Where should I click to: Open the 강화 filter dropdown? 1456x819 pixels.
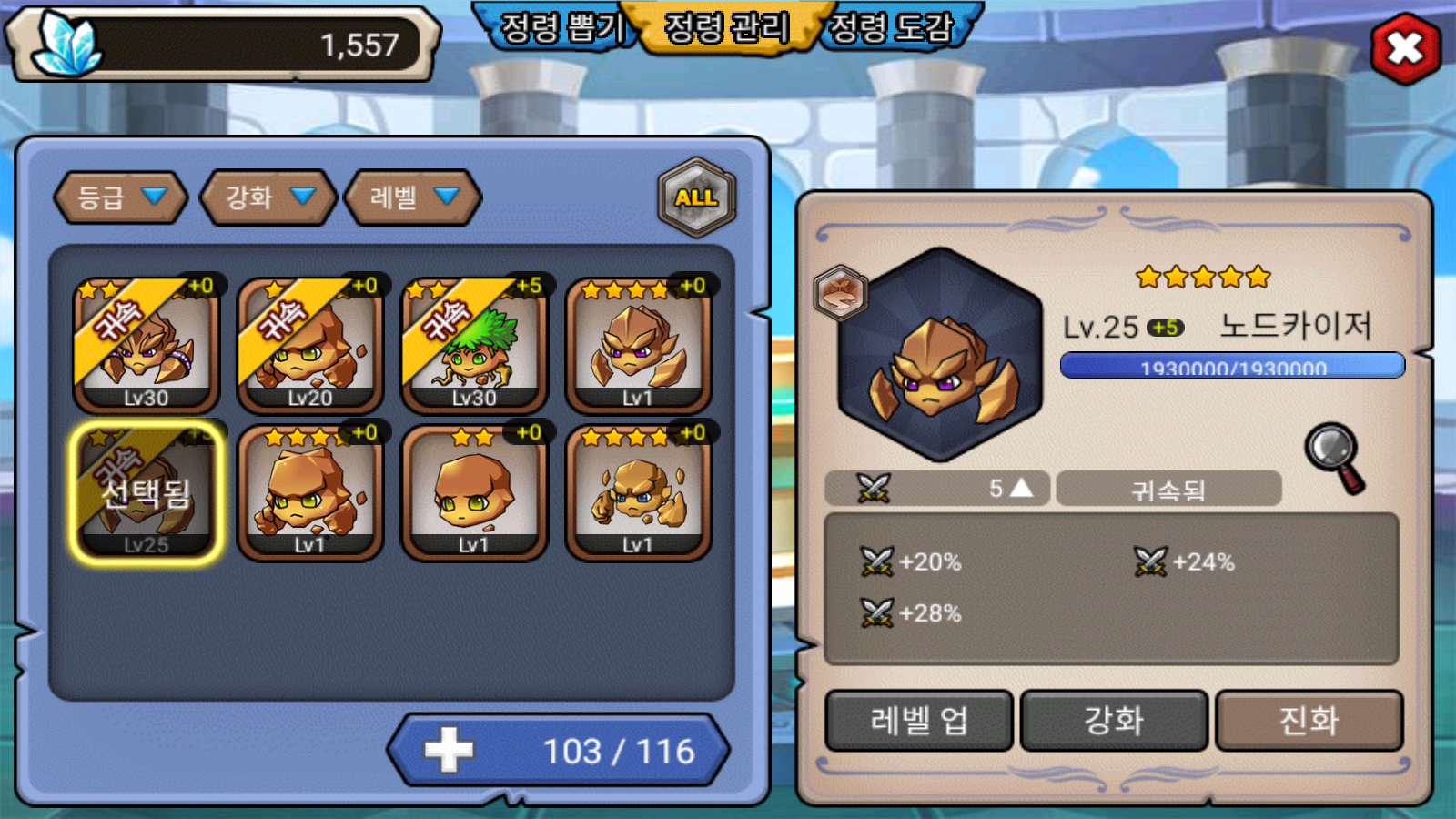click(268, 197)
